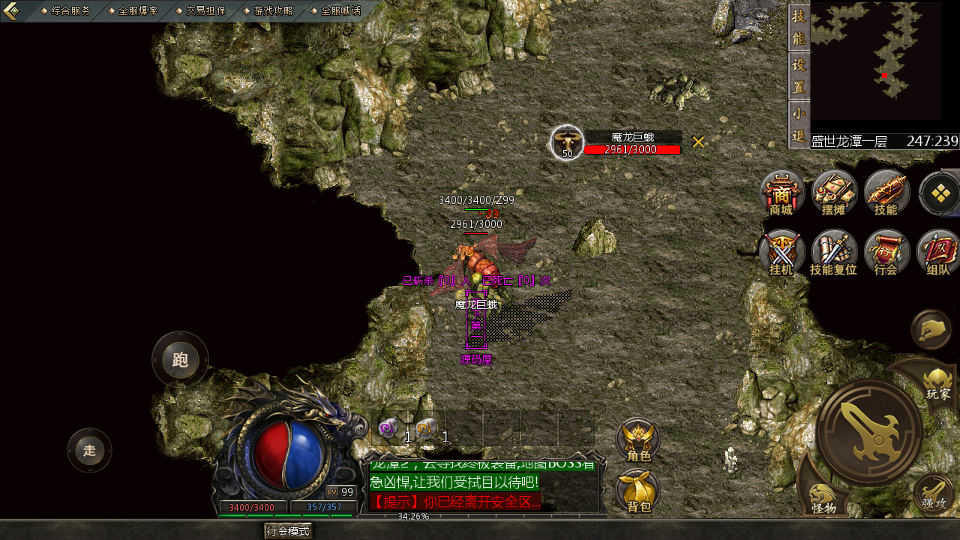Open the 全服爆率 drop rate menu
The image size is (960, 540).
[x=138, y=10]
